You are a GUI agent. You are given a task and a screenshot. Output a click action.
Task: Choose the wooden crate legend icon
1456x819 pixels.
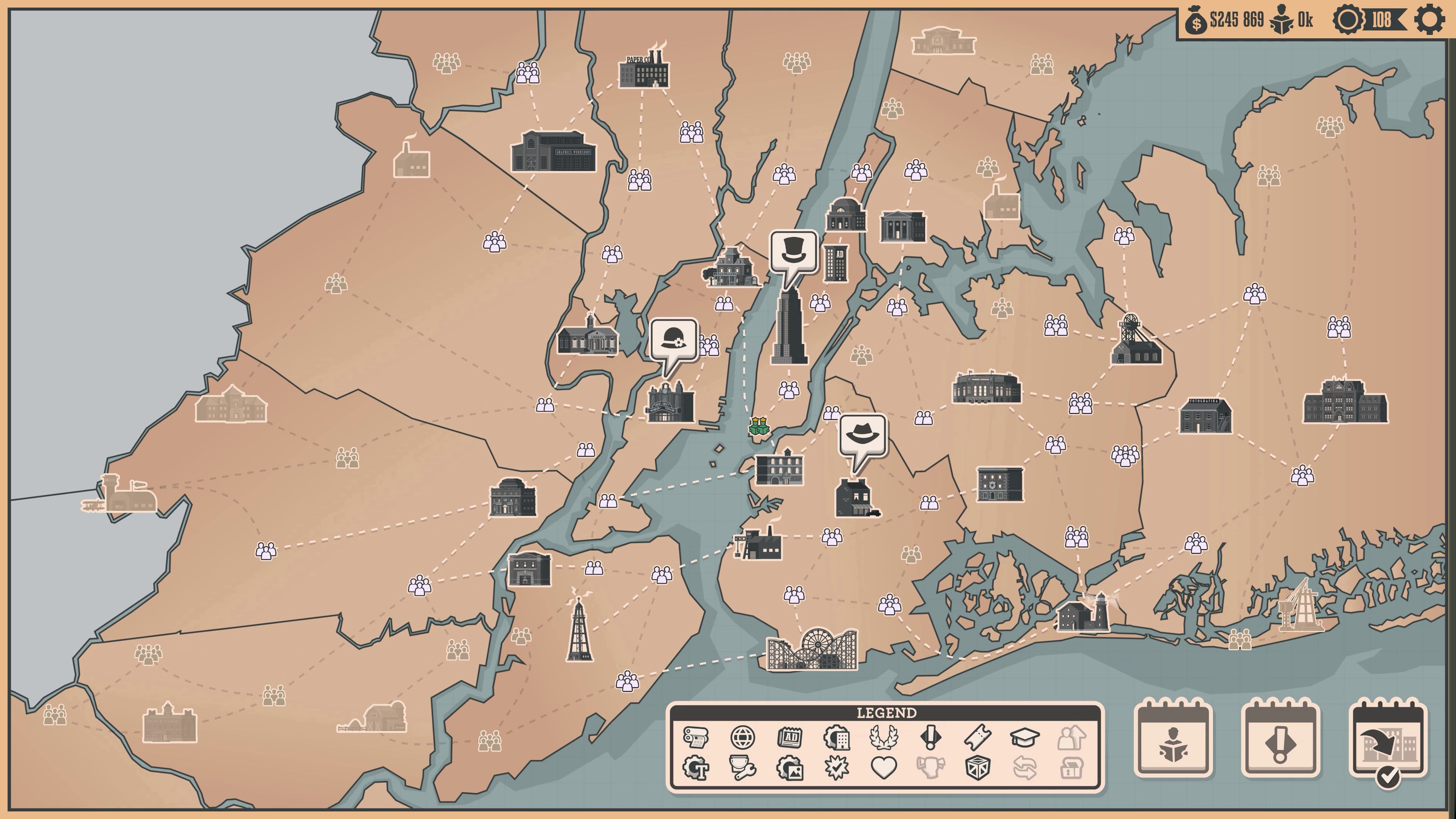click(977, 768)
